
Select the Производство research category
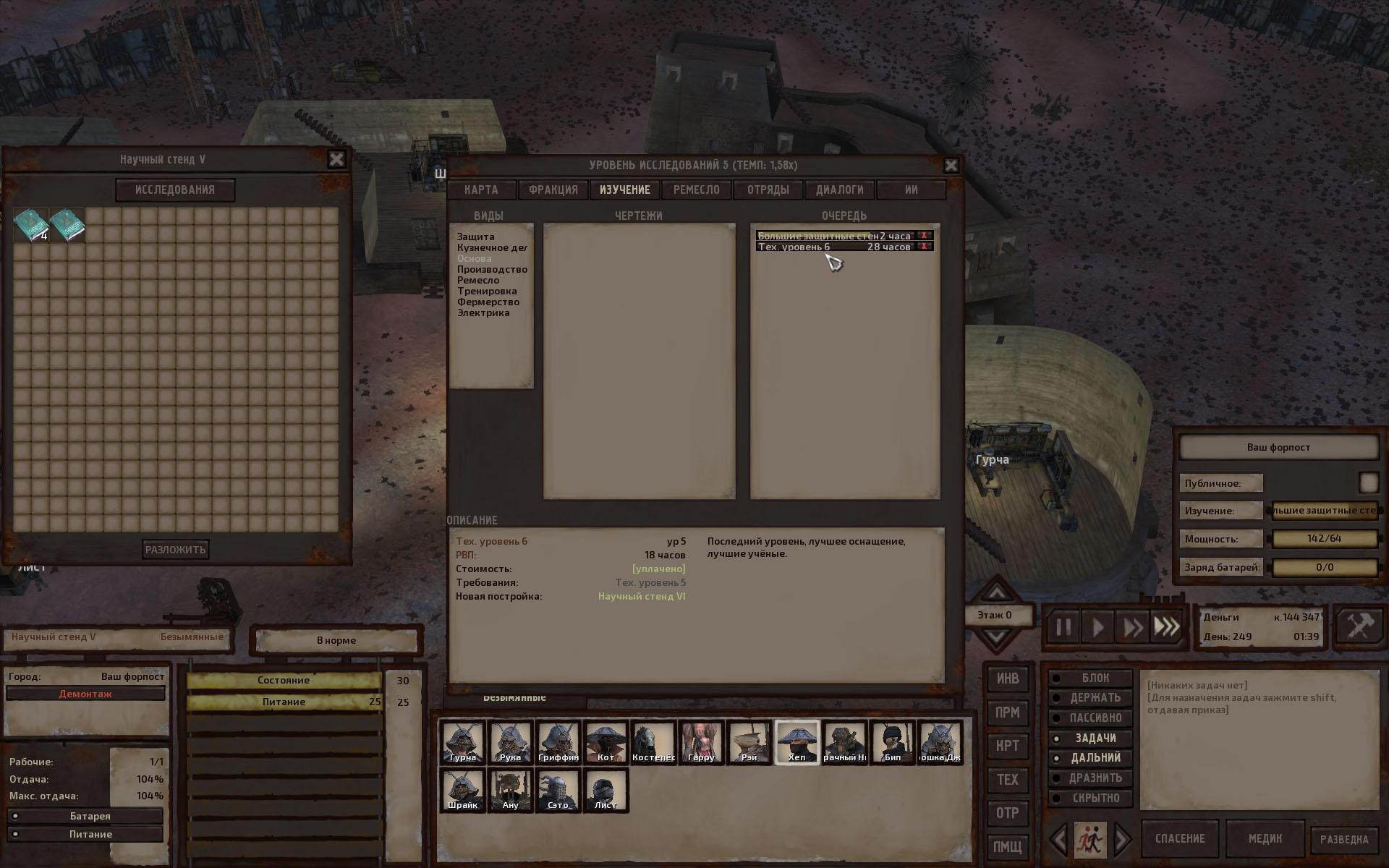[492, 269]
